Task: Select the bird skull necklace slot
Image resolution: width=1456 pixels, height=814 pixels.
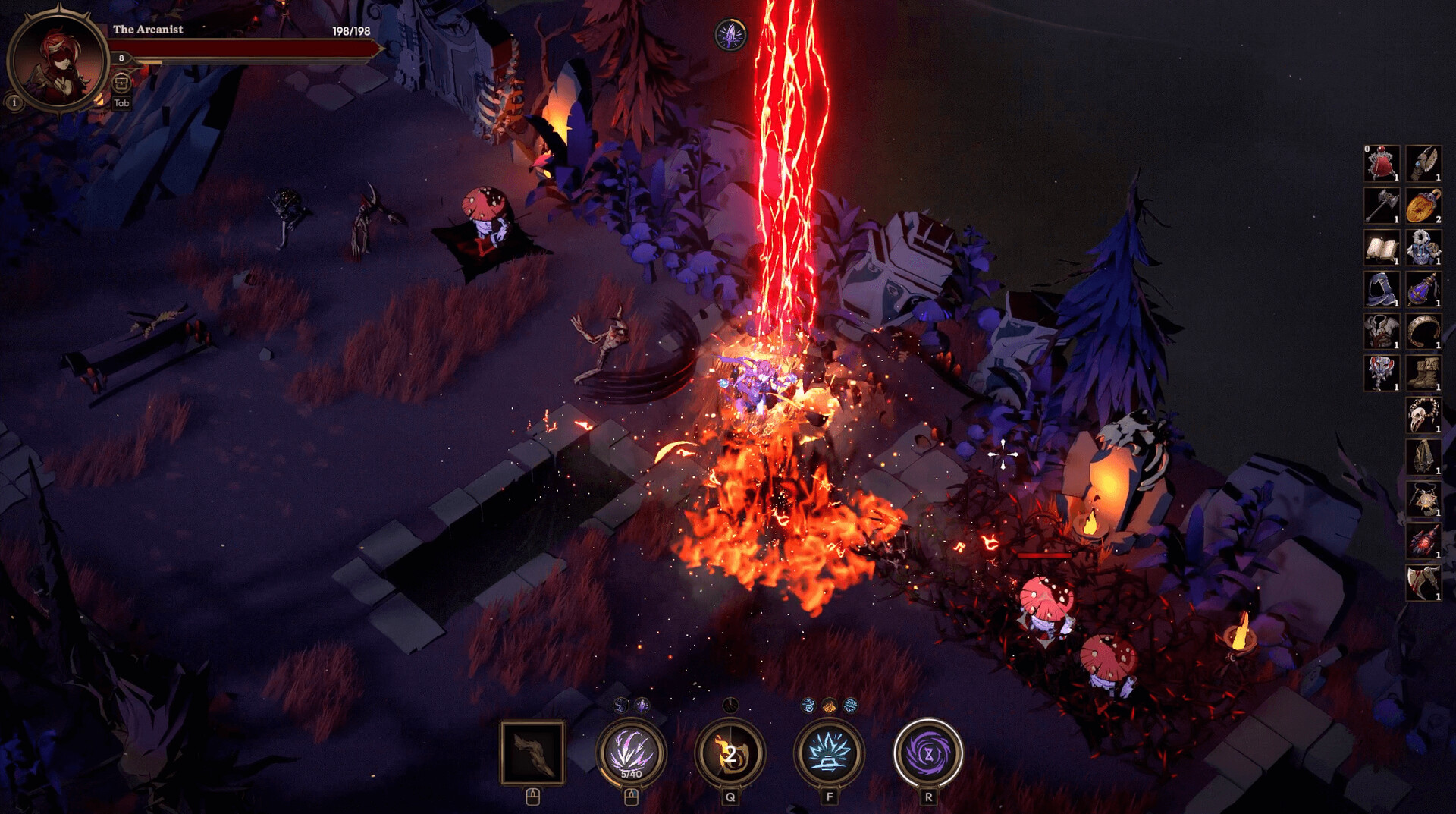Action: pyautogui.click(x=1423, y=416)
